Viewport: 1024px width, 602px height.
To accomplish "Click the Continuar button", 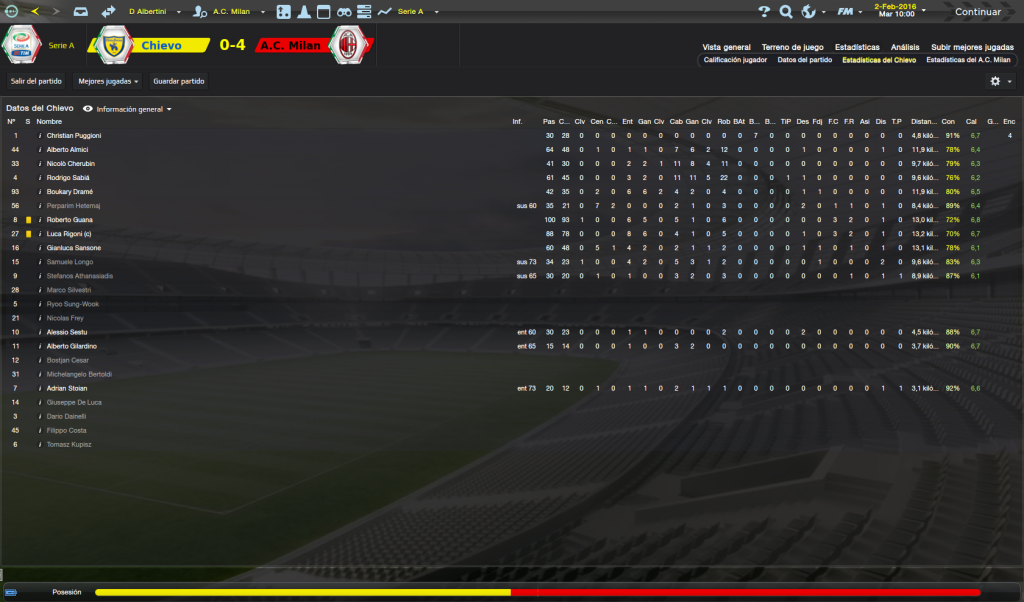I will 978,12.
